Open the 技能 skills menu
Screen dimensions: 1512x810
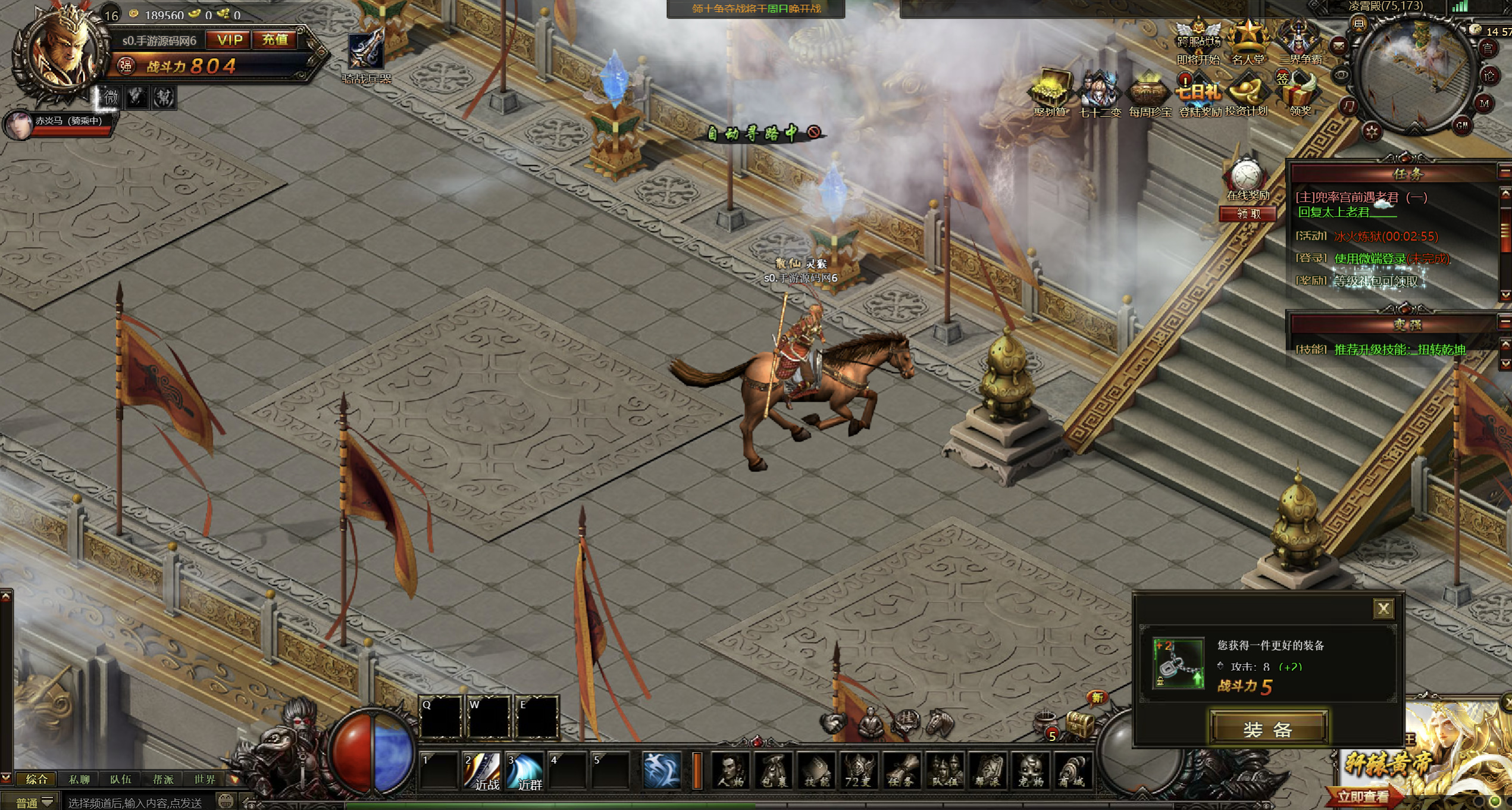pos(816,771)
